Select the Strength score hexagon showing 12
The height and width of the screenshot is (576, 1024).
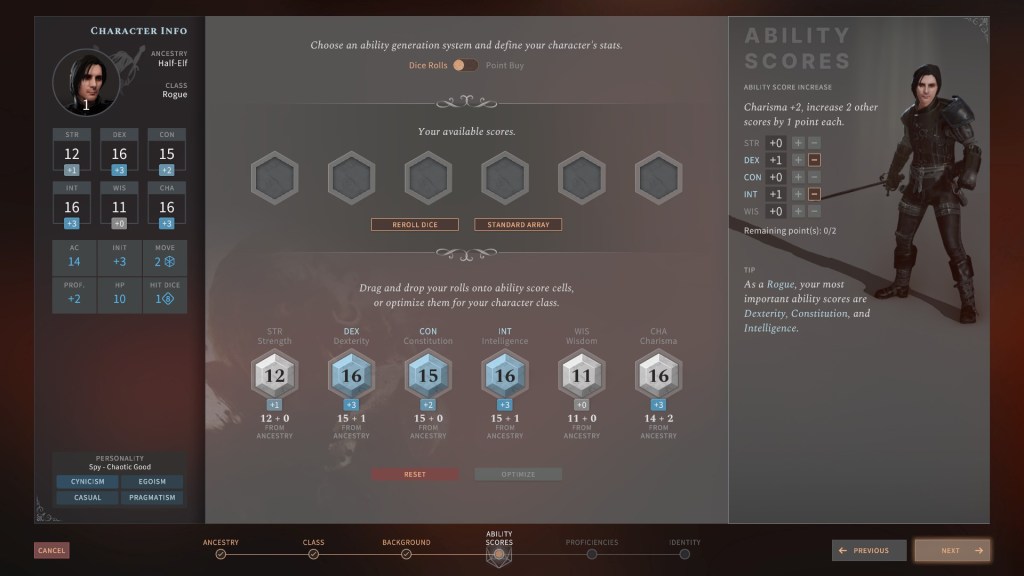coord(275,376)
